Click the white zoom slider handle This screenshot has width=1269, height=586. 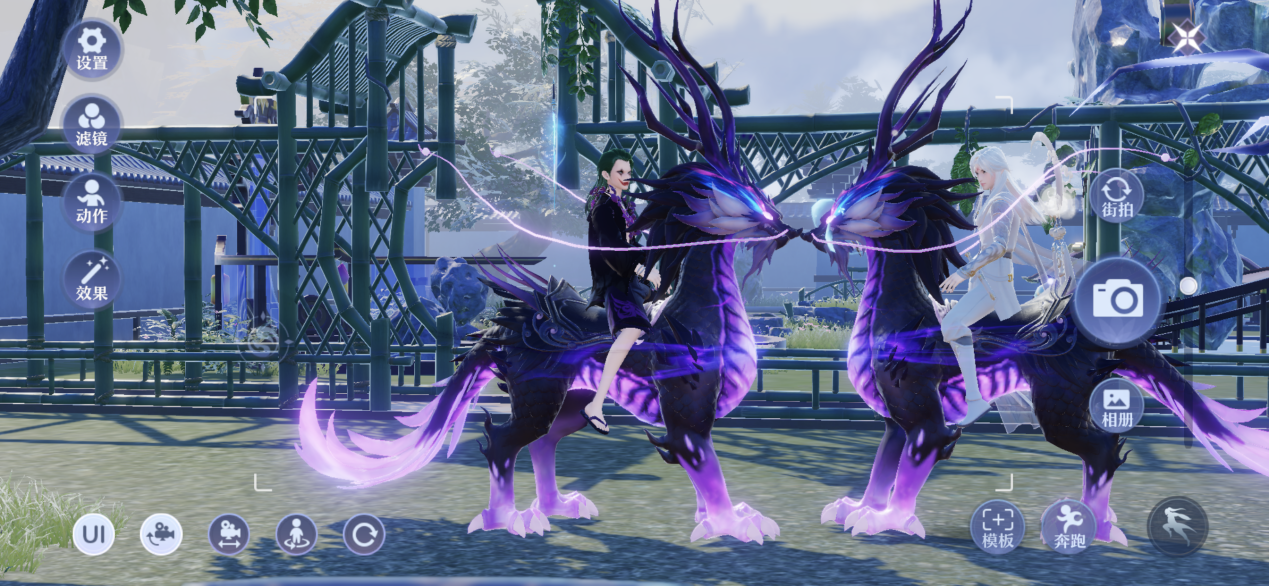[1188, 286]
